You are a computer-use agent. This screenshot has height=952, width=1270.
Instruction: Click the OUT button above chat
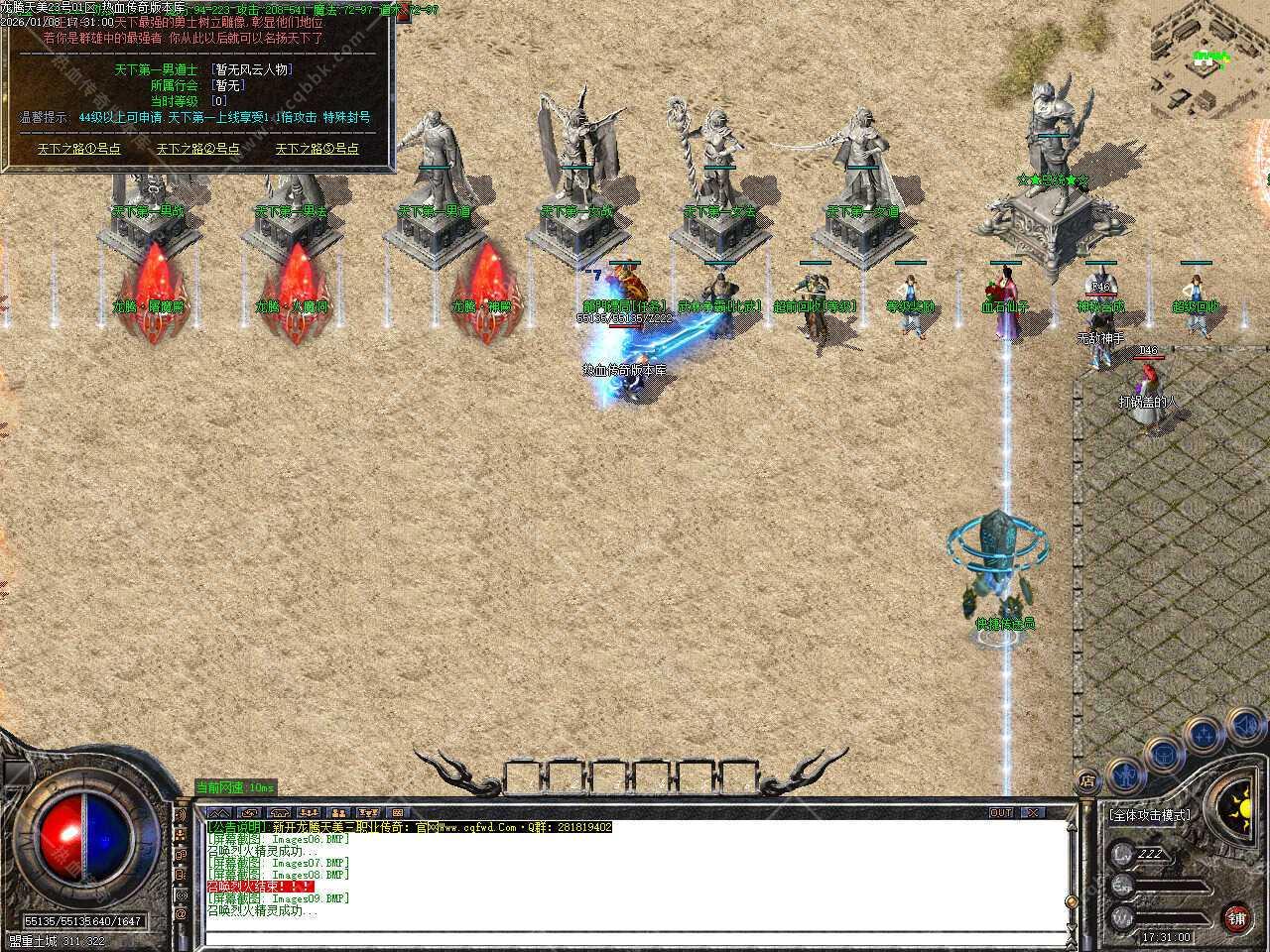[x=1001, y=812]
